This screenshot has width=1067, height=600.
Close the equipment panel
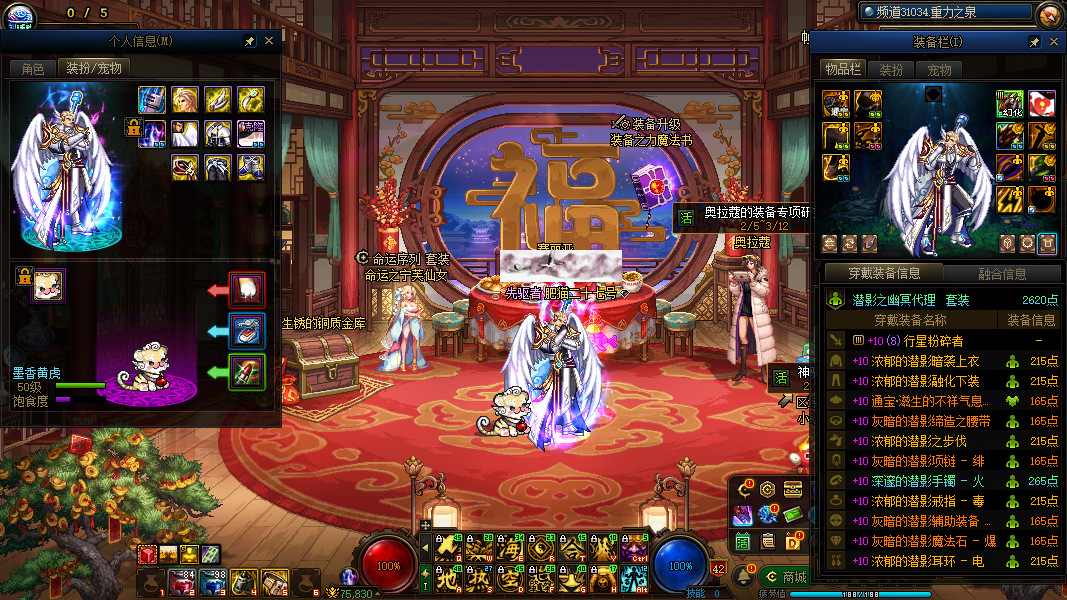click(1054, 43)
